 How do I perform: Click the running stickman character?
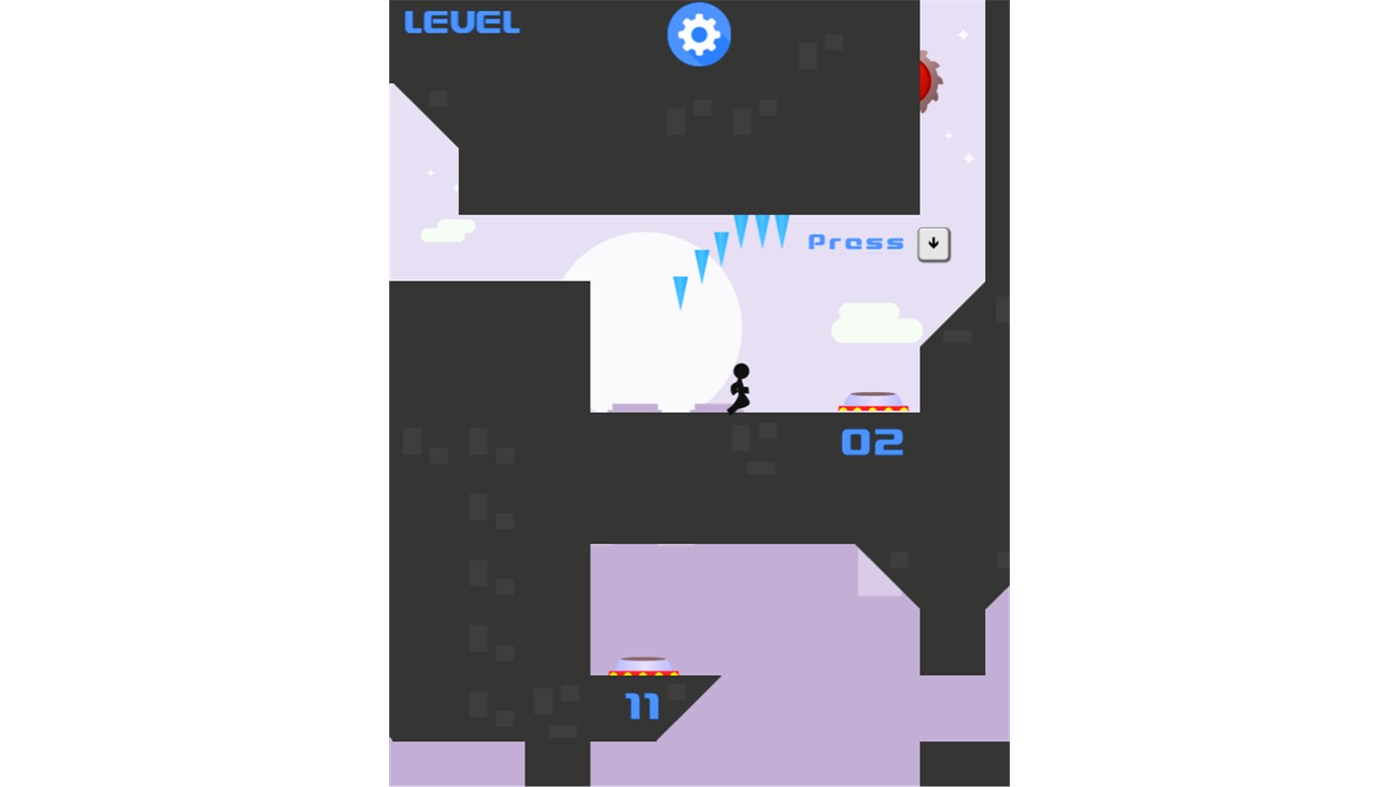pyautogui.click(x=738, y=389)
